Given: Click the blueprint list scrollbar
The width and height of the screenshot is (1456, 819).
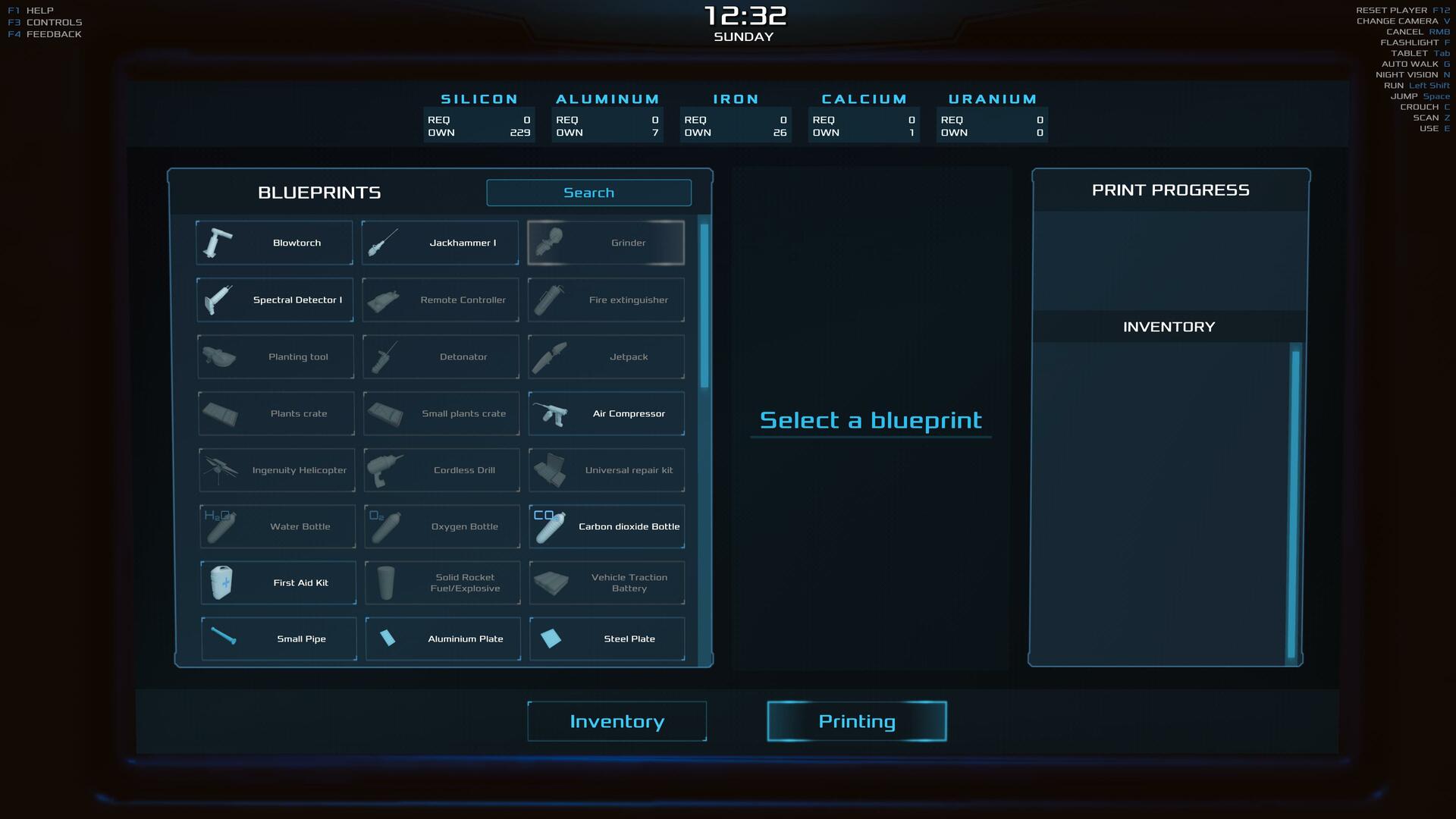Looking at the screenshot, I should coord(704,303).
